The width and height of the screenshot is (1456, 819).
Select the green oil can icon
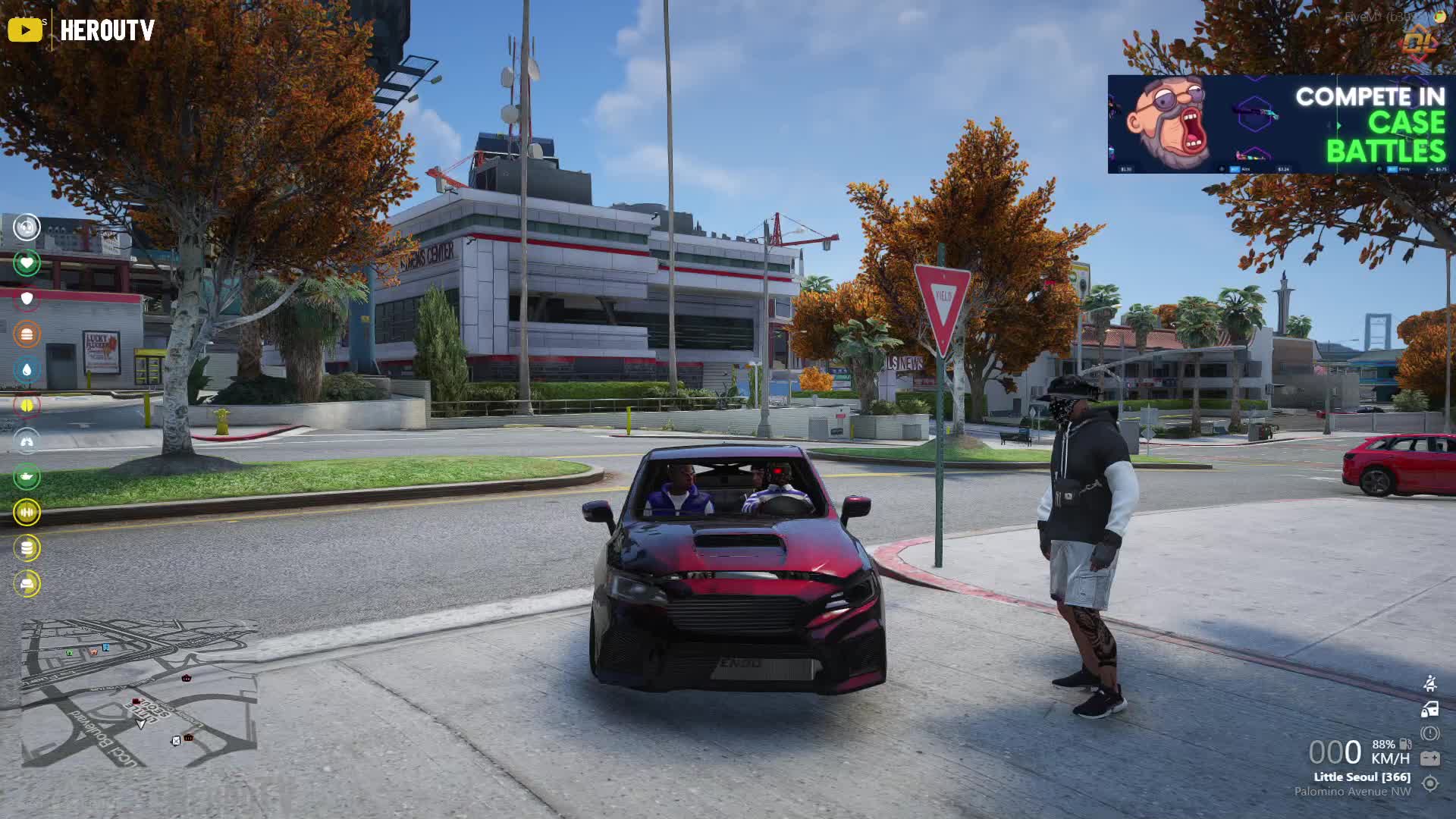click(27, 476)
